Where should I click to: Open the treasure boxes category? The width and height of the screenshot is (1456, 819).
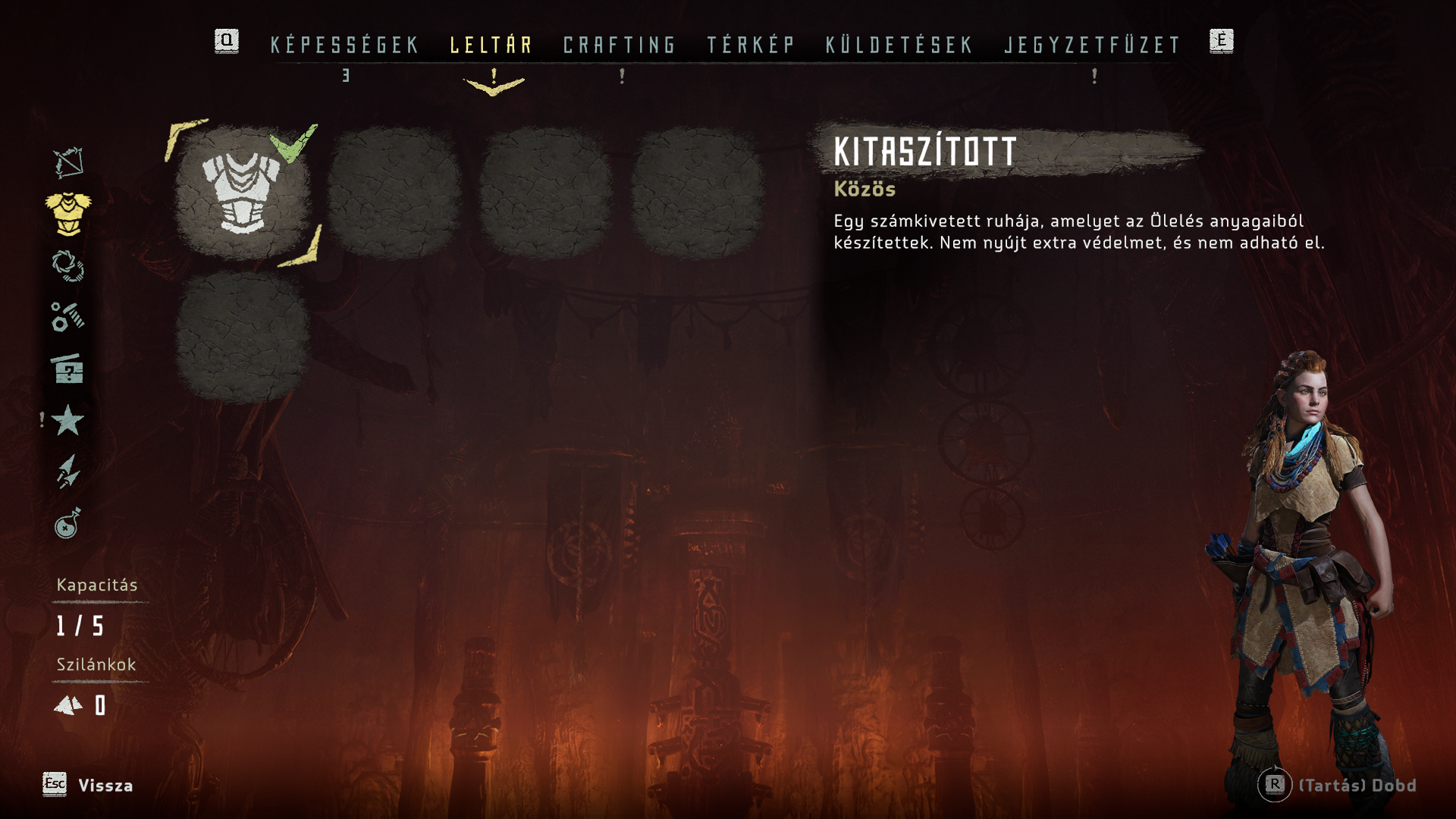coord(68,369)
